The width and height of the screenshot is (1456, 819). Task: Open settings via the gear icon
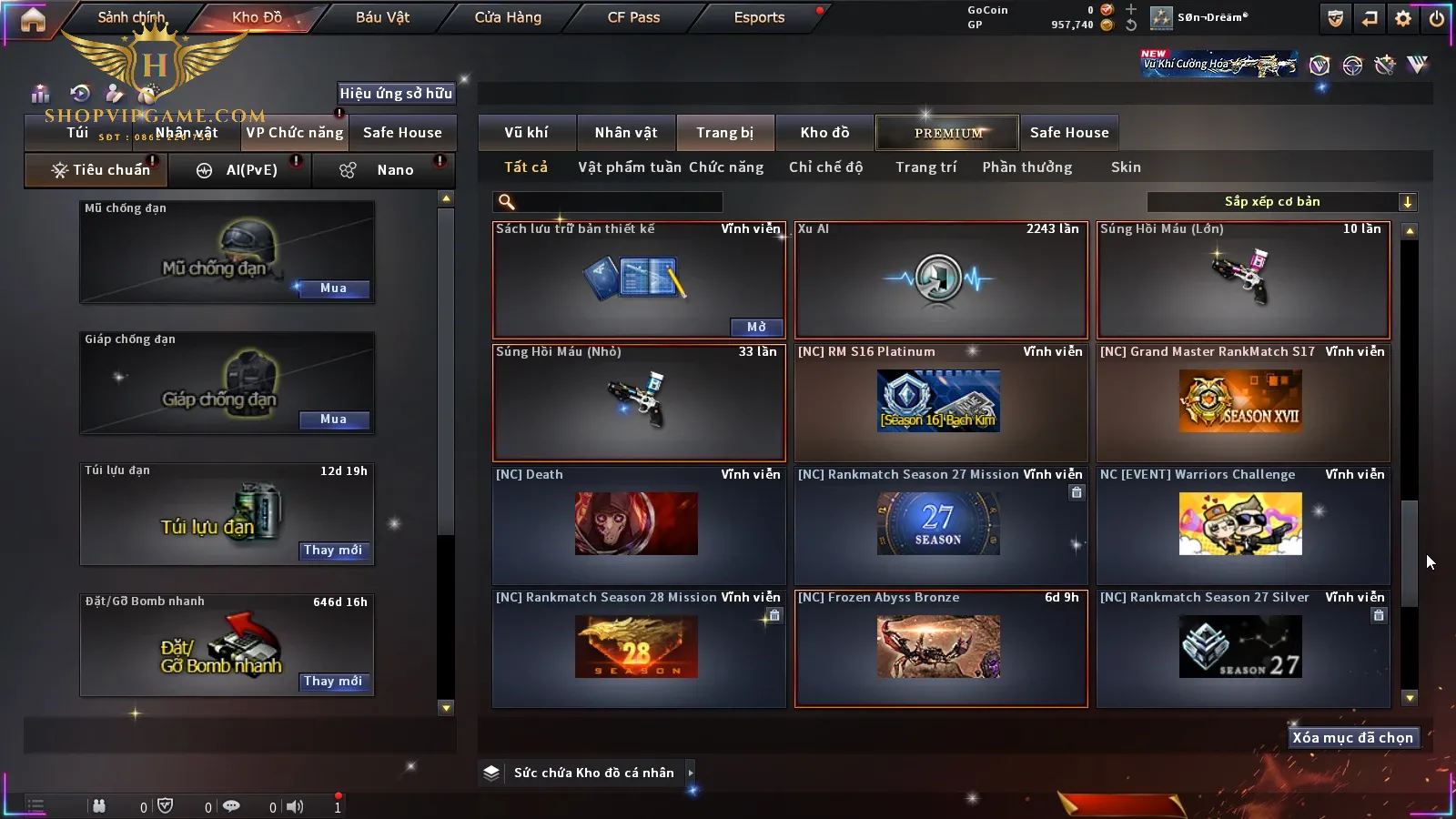(1403, 18)
